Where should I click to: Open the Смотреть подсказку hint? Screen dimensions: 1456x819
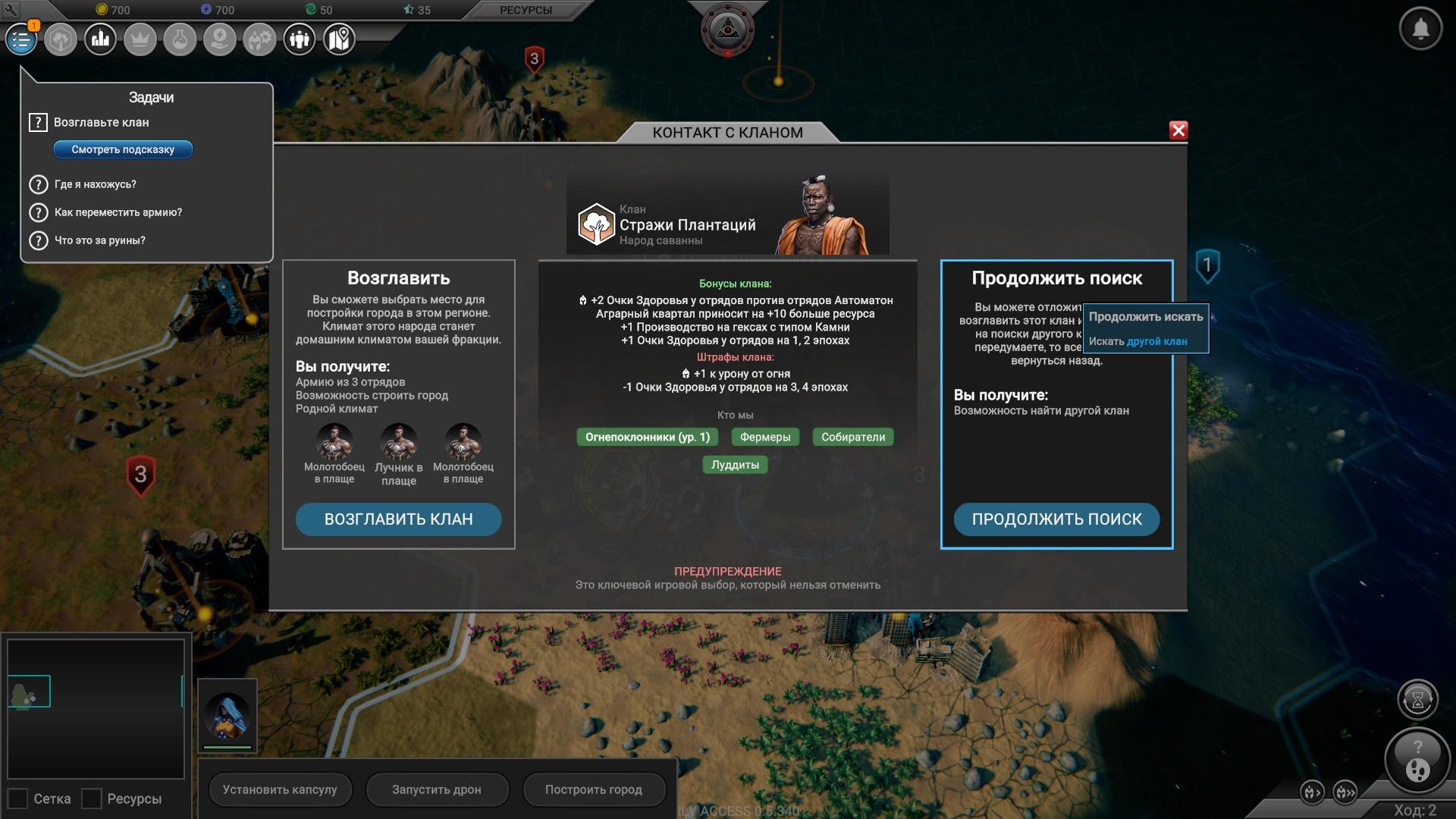click(123, 149)
